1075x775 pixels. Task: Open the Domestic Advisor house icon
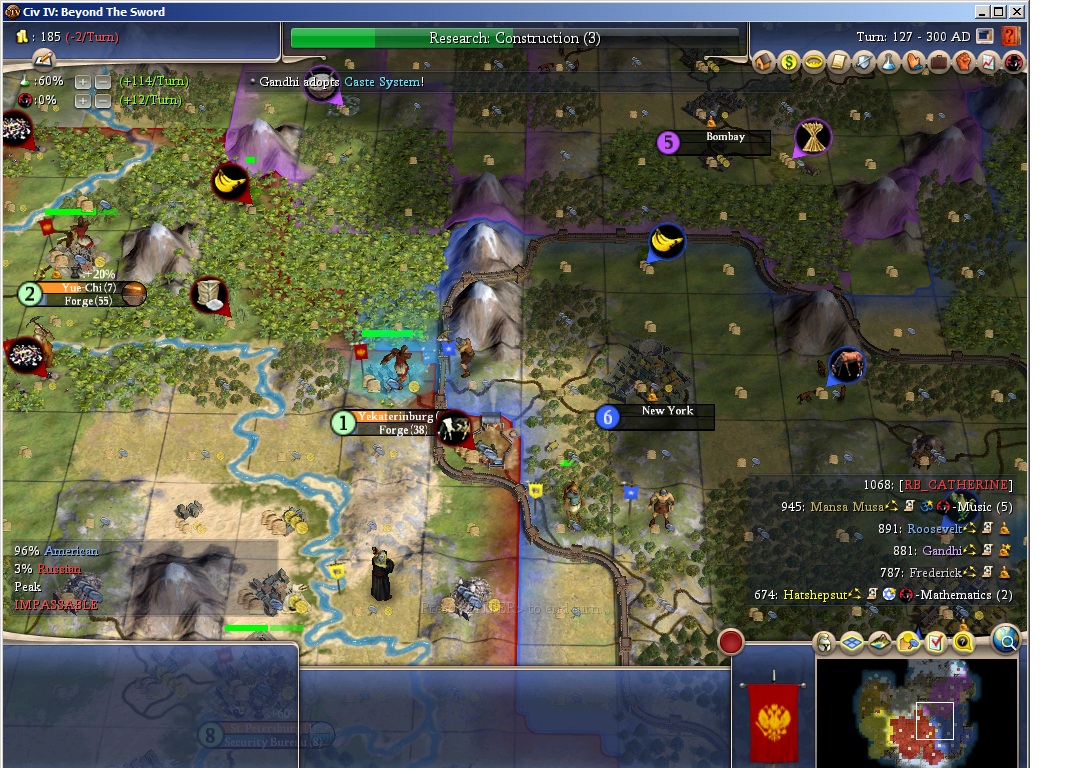(764, 62)
